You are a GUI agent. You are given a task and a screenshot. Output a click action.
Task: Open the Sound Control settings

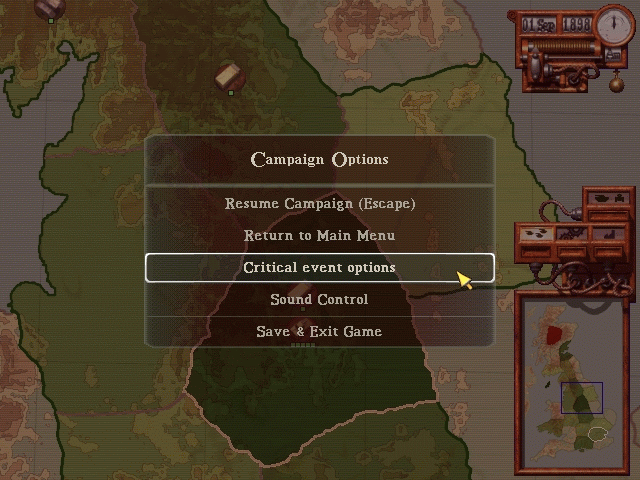(x=319, y=299)
